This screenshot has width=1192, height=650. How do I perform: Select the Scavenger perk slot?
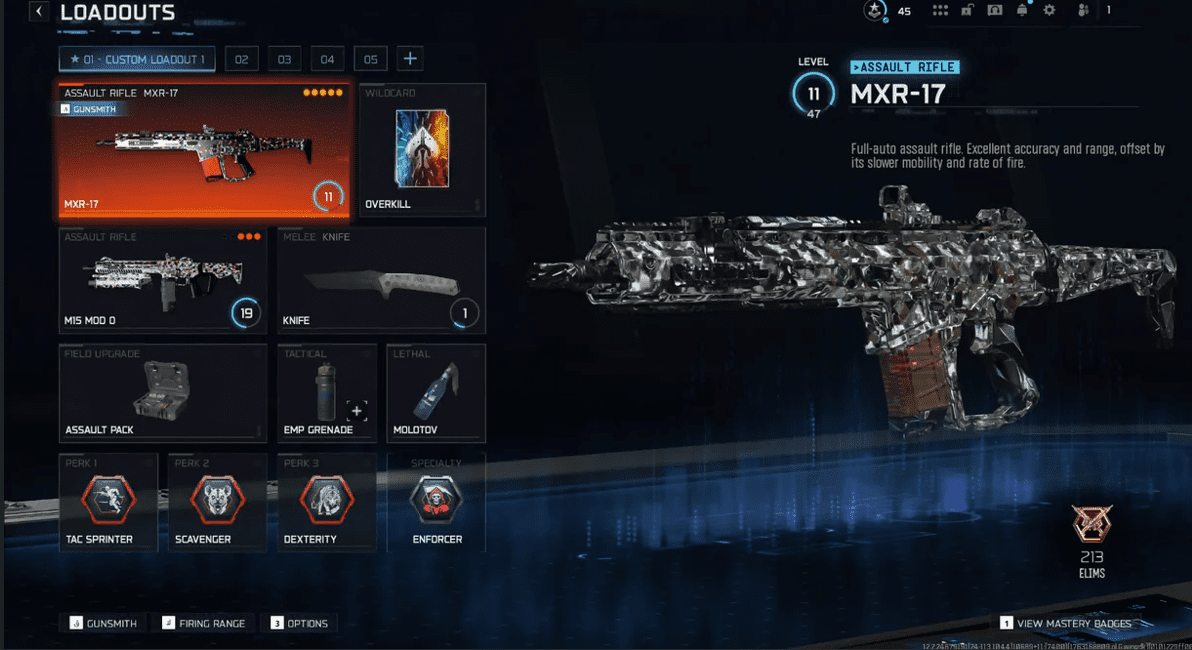coord(217,502)
